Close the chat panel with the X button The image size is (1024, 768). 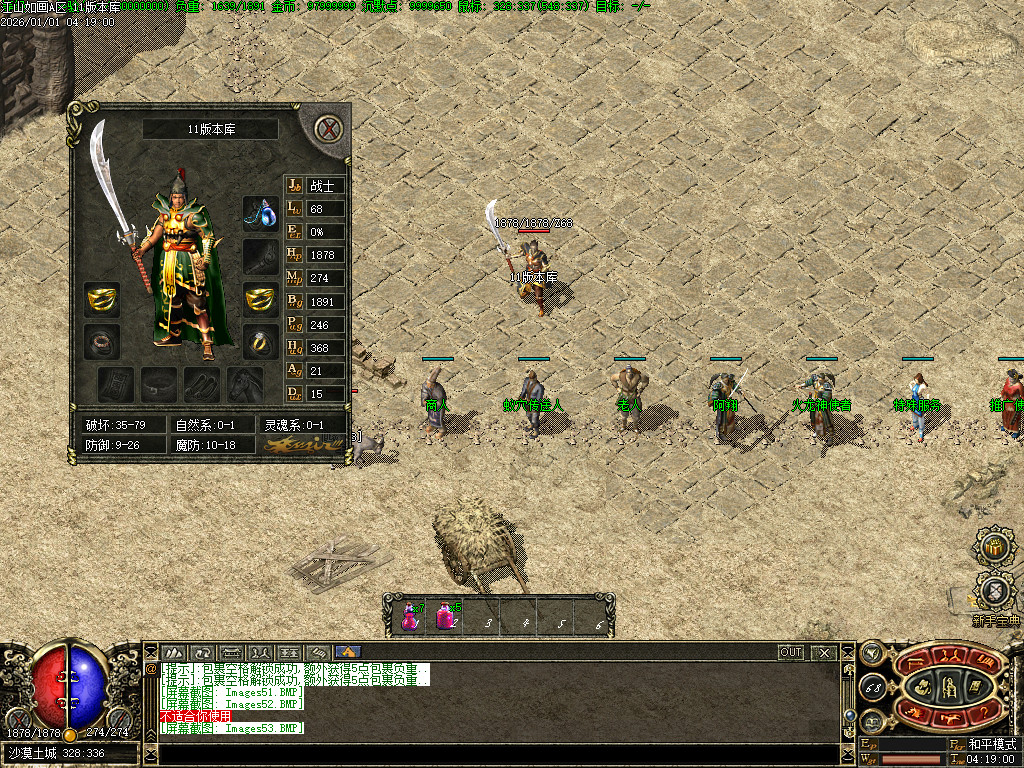pyautogui.click(x=824, y=652)
